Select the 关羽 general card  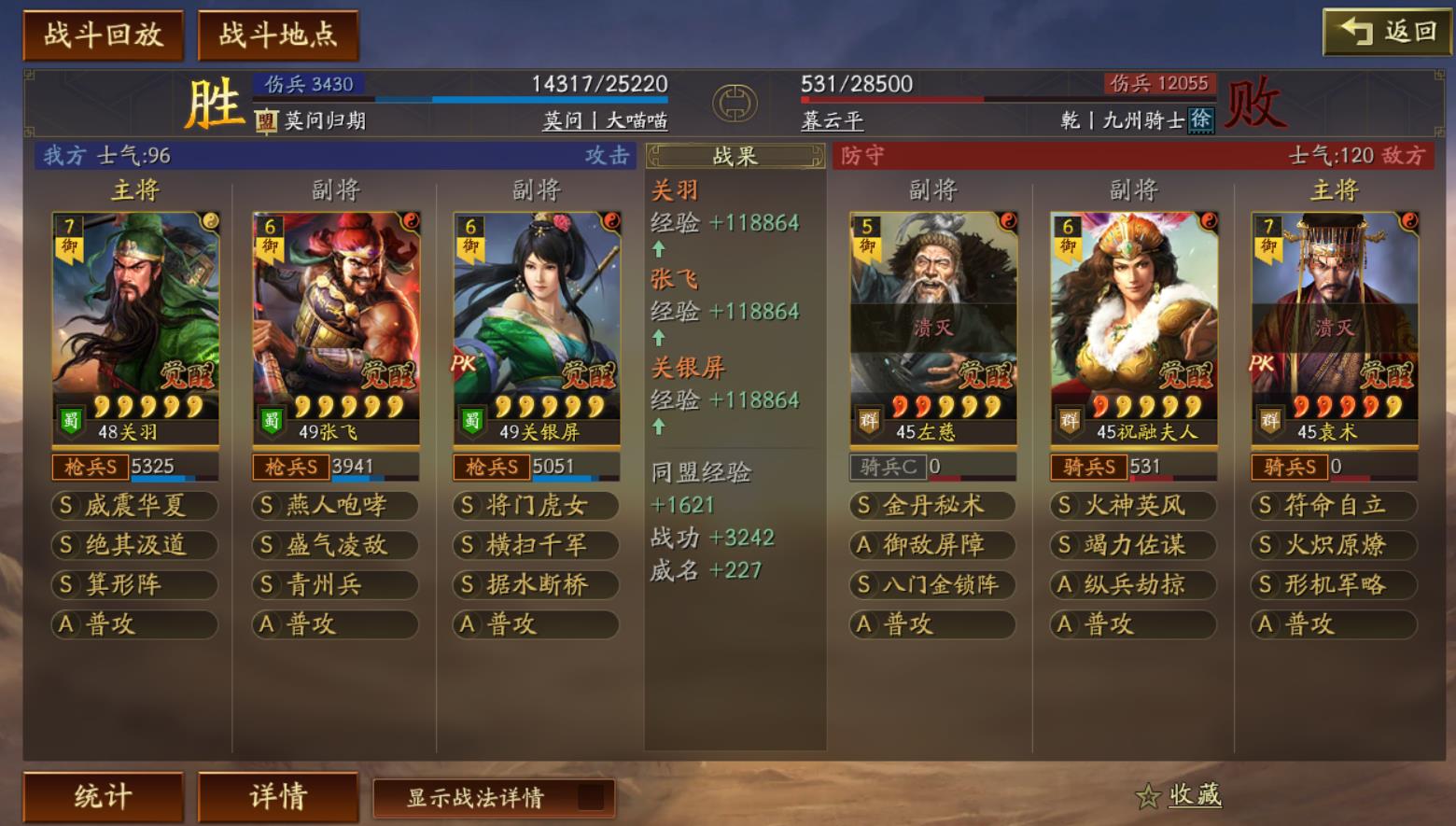[135, 327]
